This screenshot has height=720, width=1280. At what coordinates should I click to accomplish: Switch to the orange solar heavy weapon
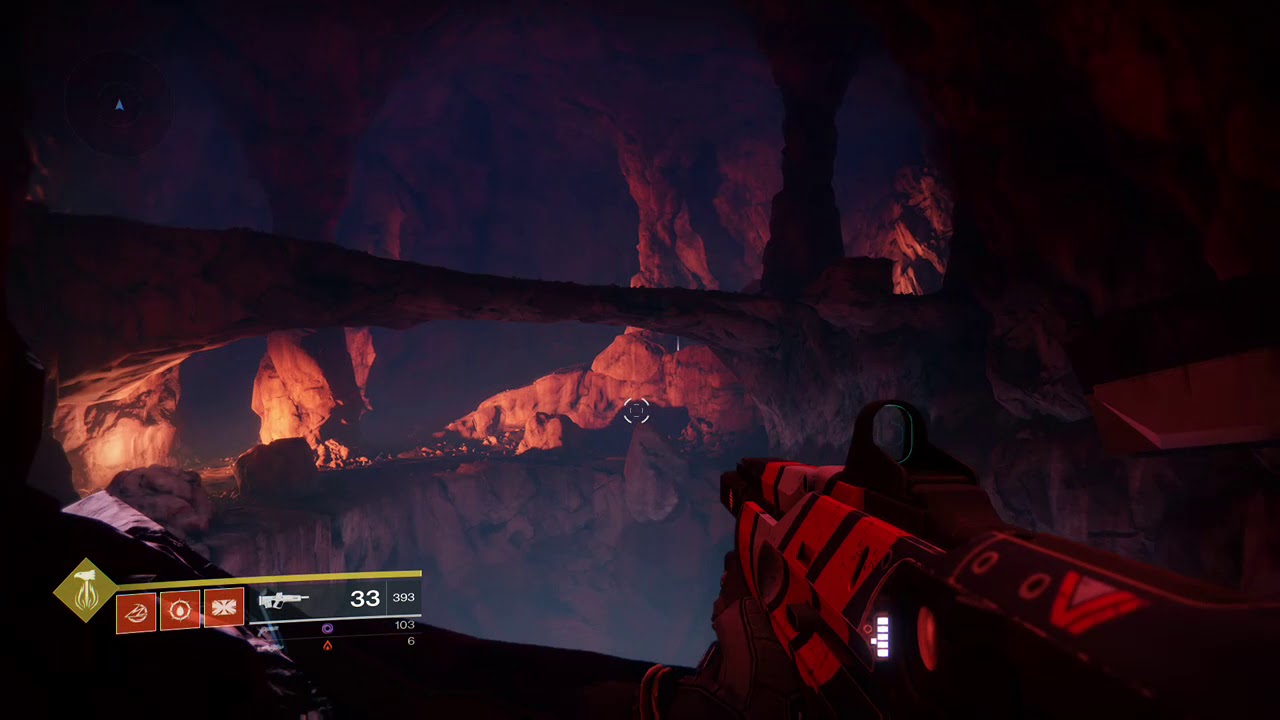pos(327,645)
